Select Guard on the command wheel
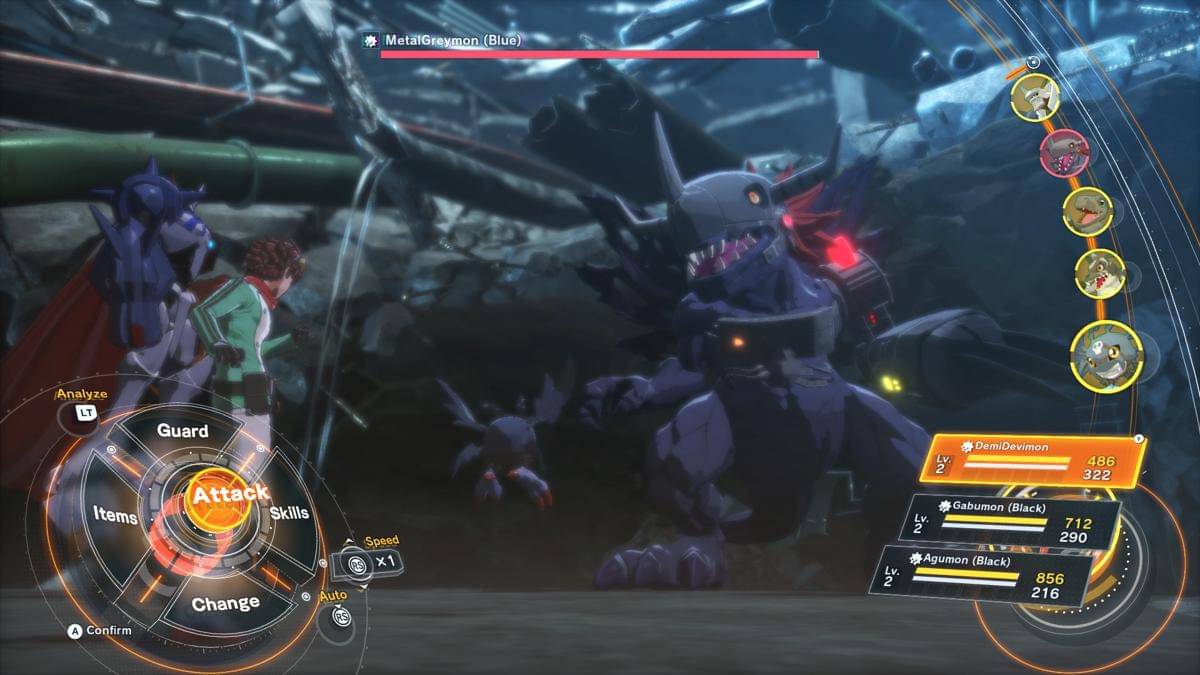The height and width of the screenshot is (675, 1200). (x=183, y=431)
